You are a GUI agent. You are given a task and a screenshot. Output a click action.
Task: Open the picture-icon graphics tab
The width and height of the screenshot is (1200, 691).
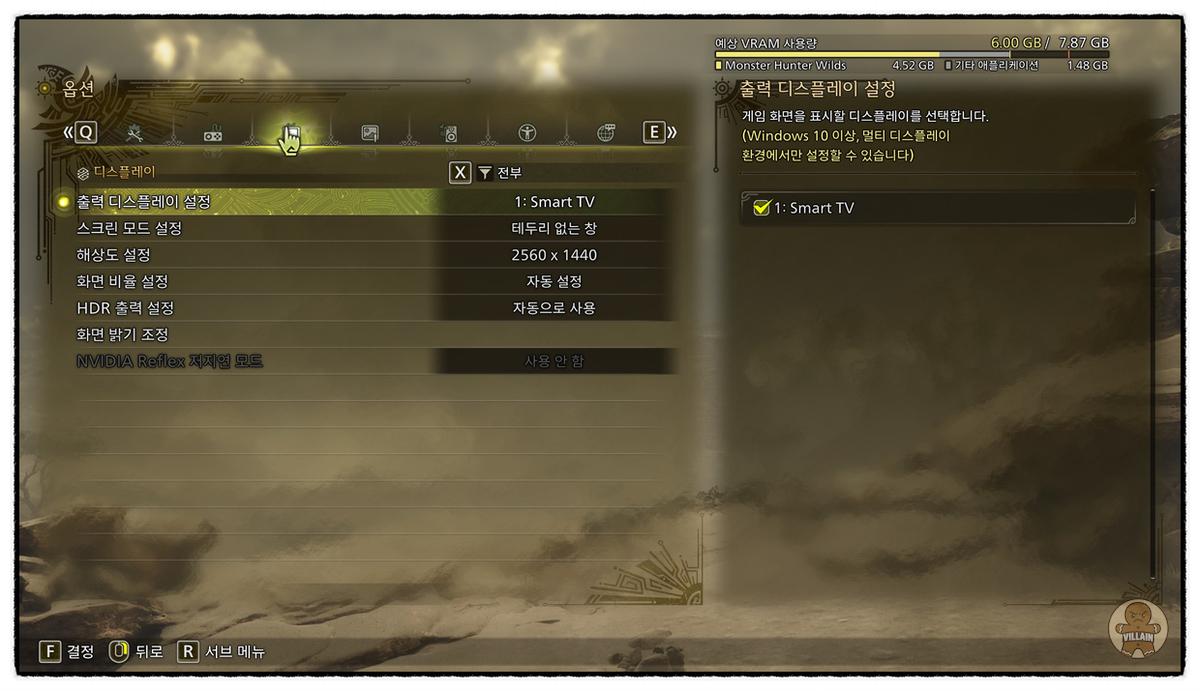coord(370,133)
